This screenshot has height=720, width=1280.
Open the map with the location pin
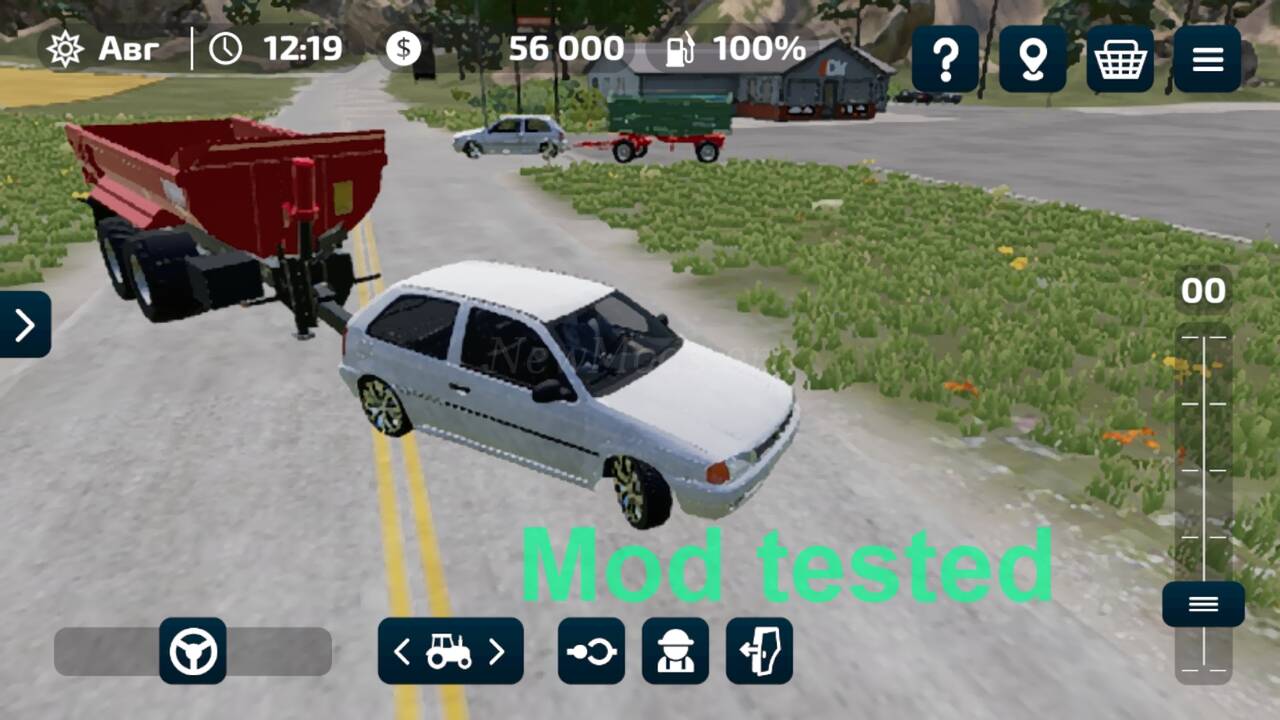[x=1032, y=59]
